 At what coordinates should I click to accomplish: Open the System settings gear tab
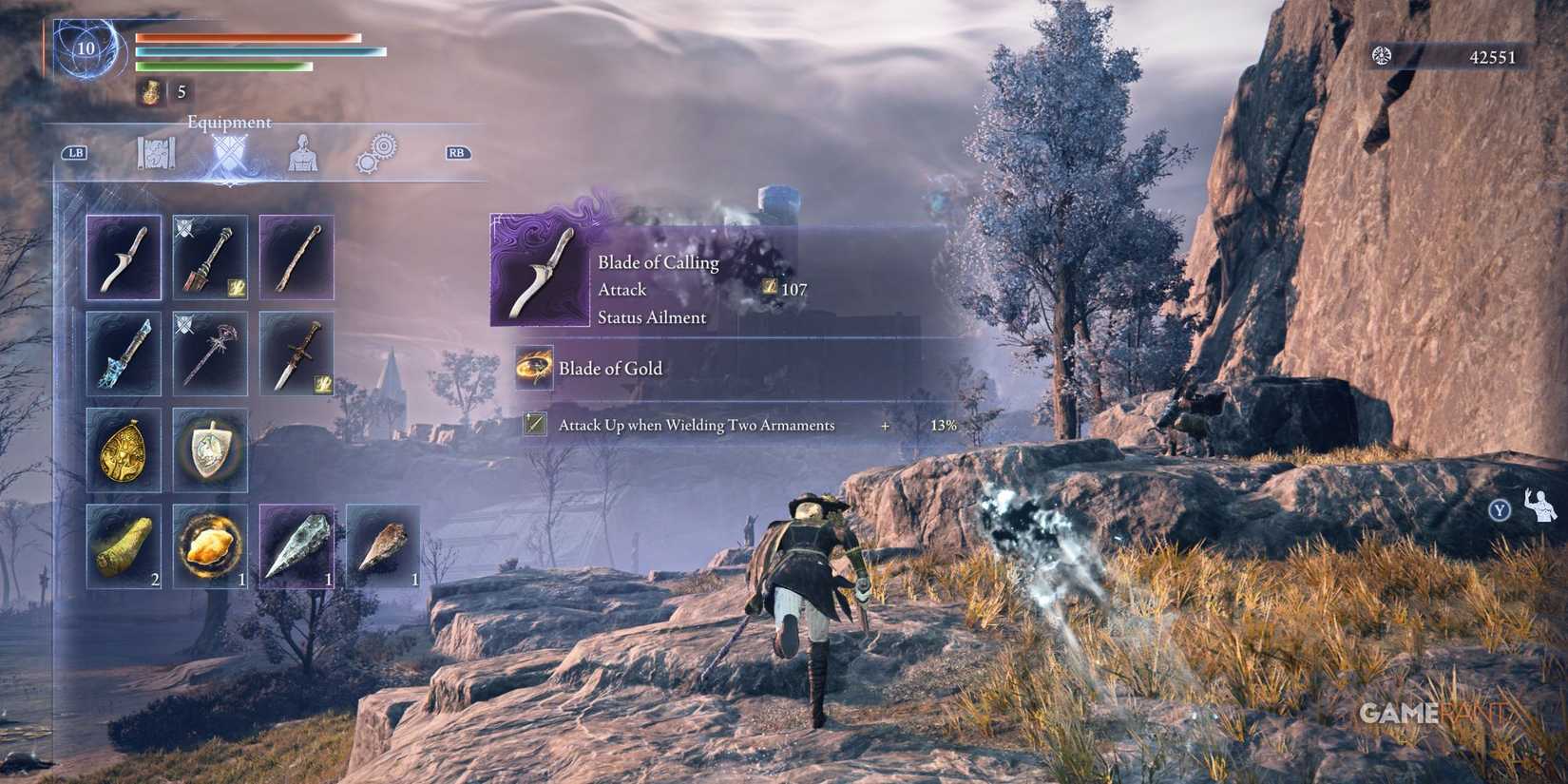pyautogui.click(x=377, y=151)
